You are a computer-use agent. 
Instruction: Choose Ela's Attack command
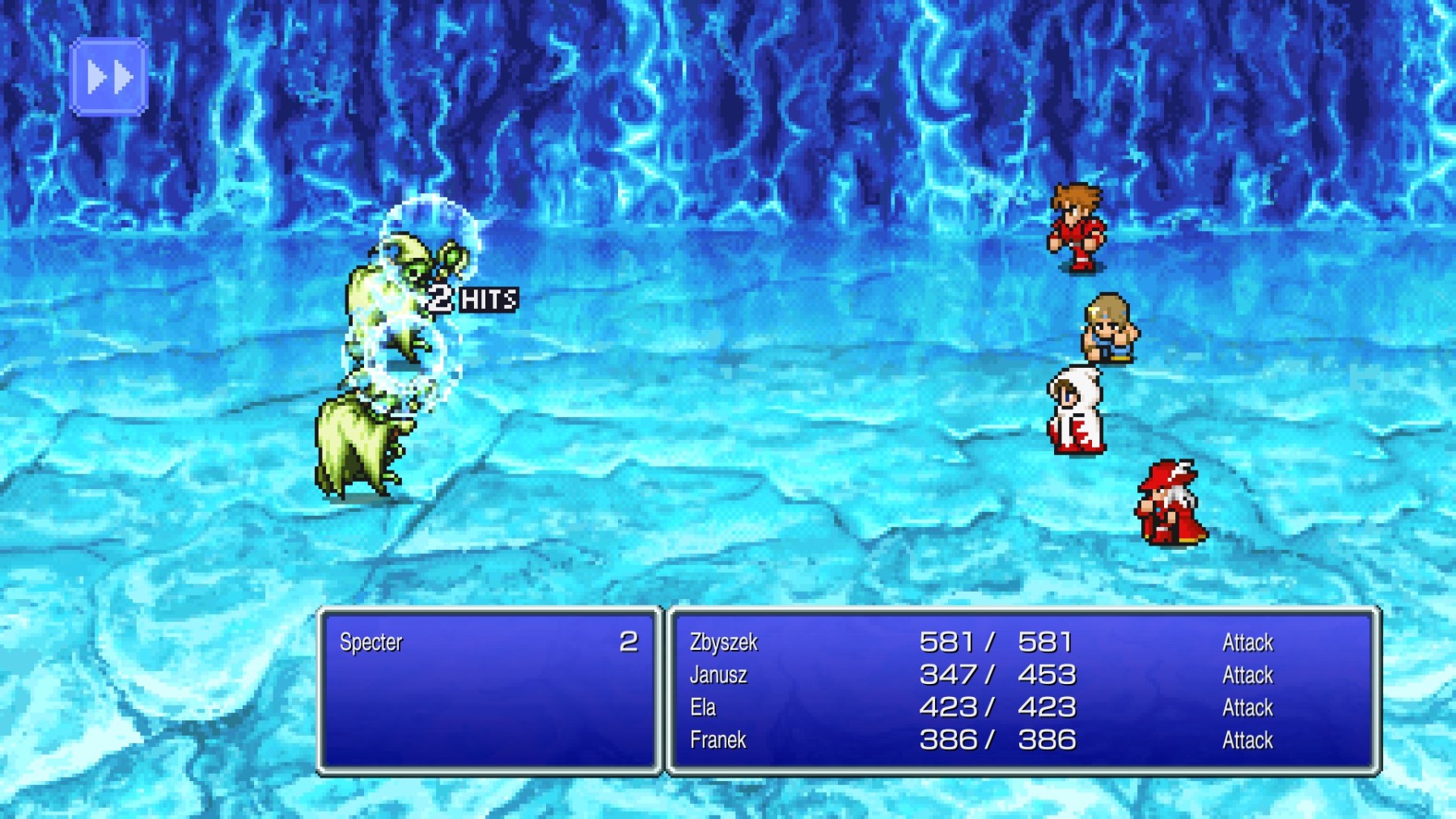coord(1248,707)
